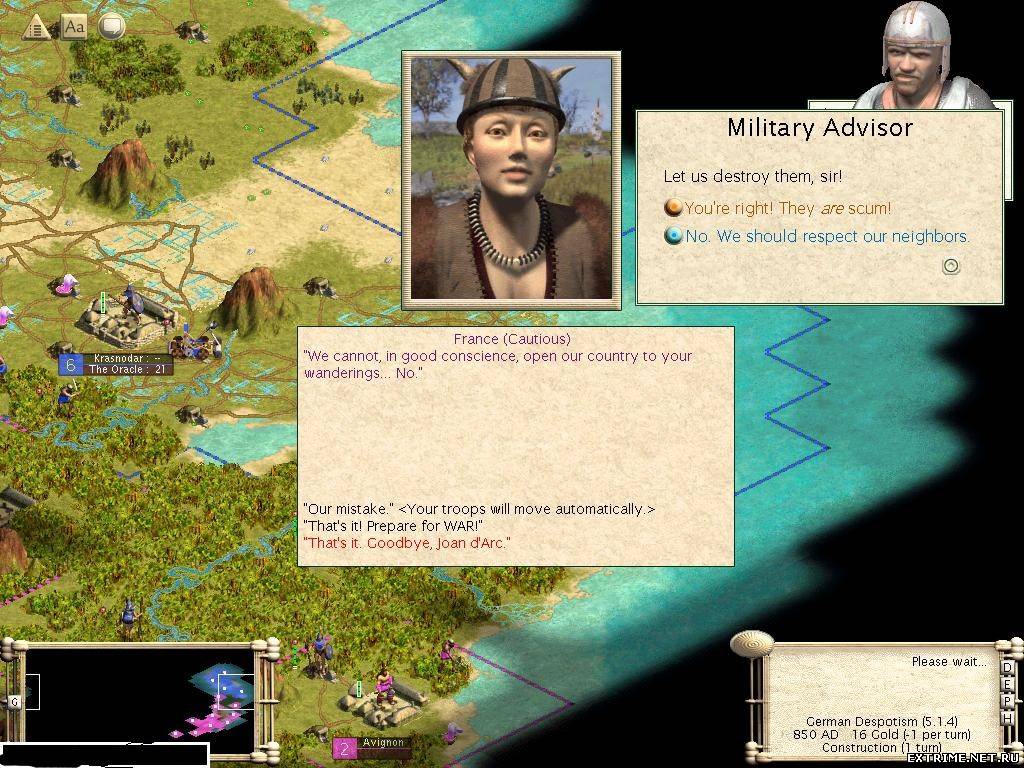Image resolution: width=1024 pixels, height=768 pixels.
Task: Click the round speech-bubble advisors icon
Action: click(x=112, y=27)
